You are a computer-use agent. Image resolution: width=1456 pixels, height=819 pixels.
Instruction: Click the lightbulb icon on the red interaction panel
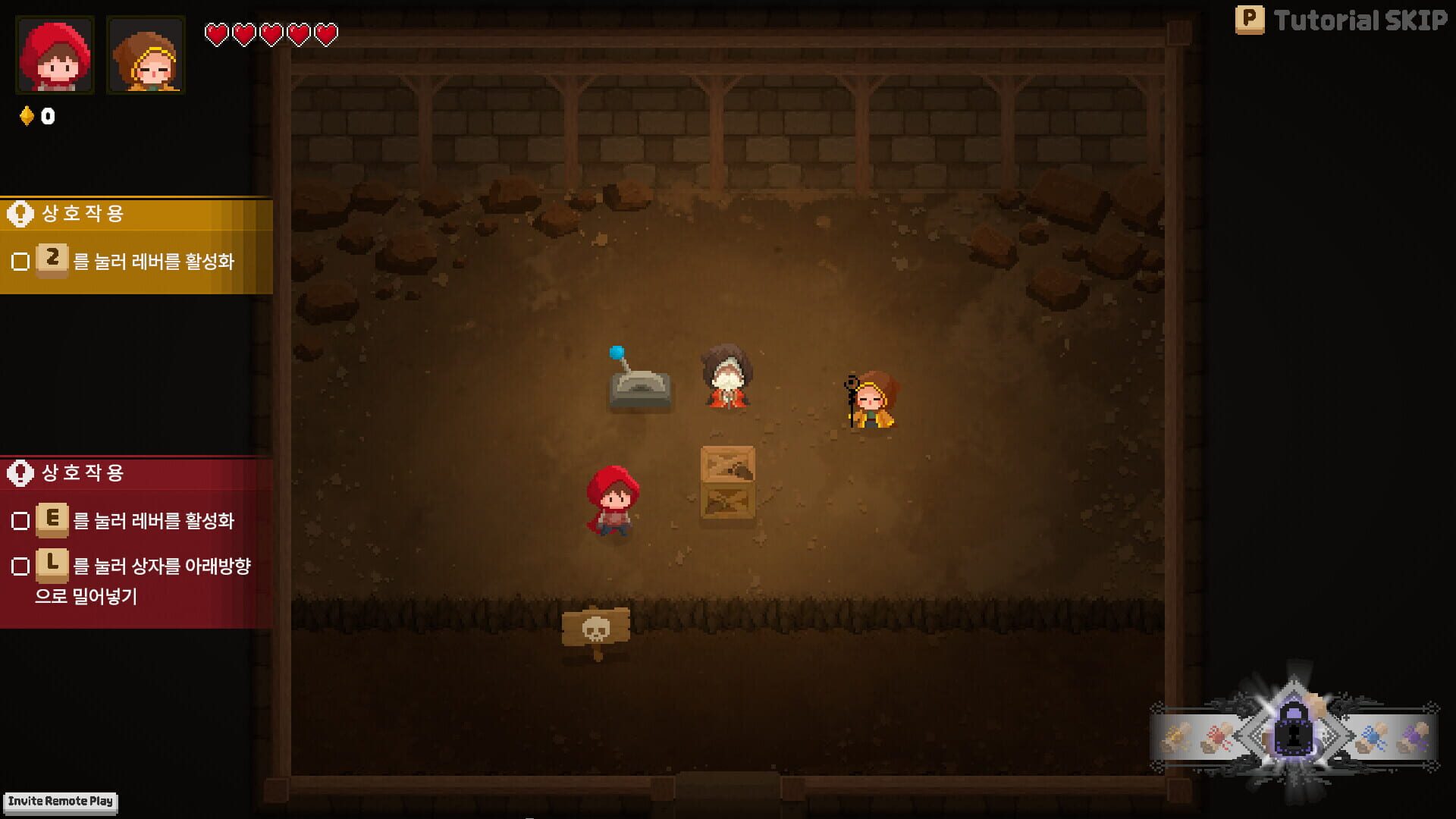point(20,472)
